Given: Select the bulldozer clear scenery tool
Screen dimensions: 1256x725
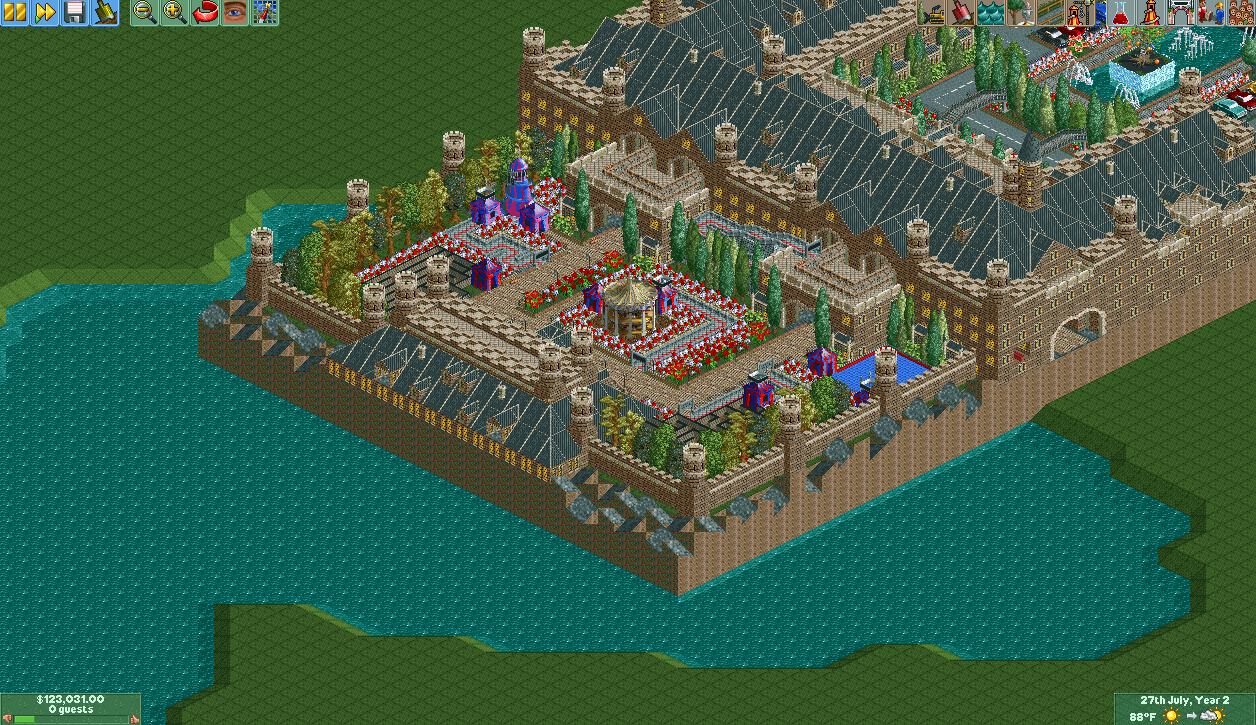Looking at the screenshot, I should click(x=933, y=13).
